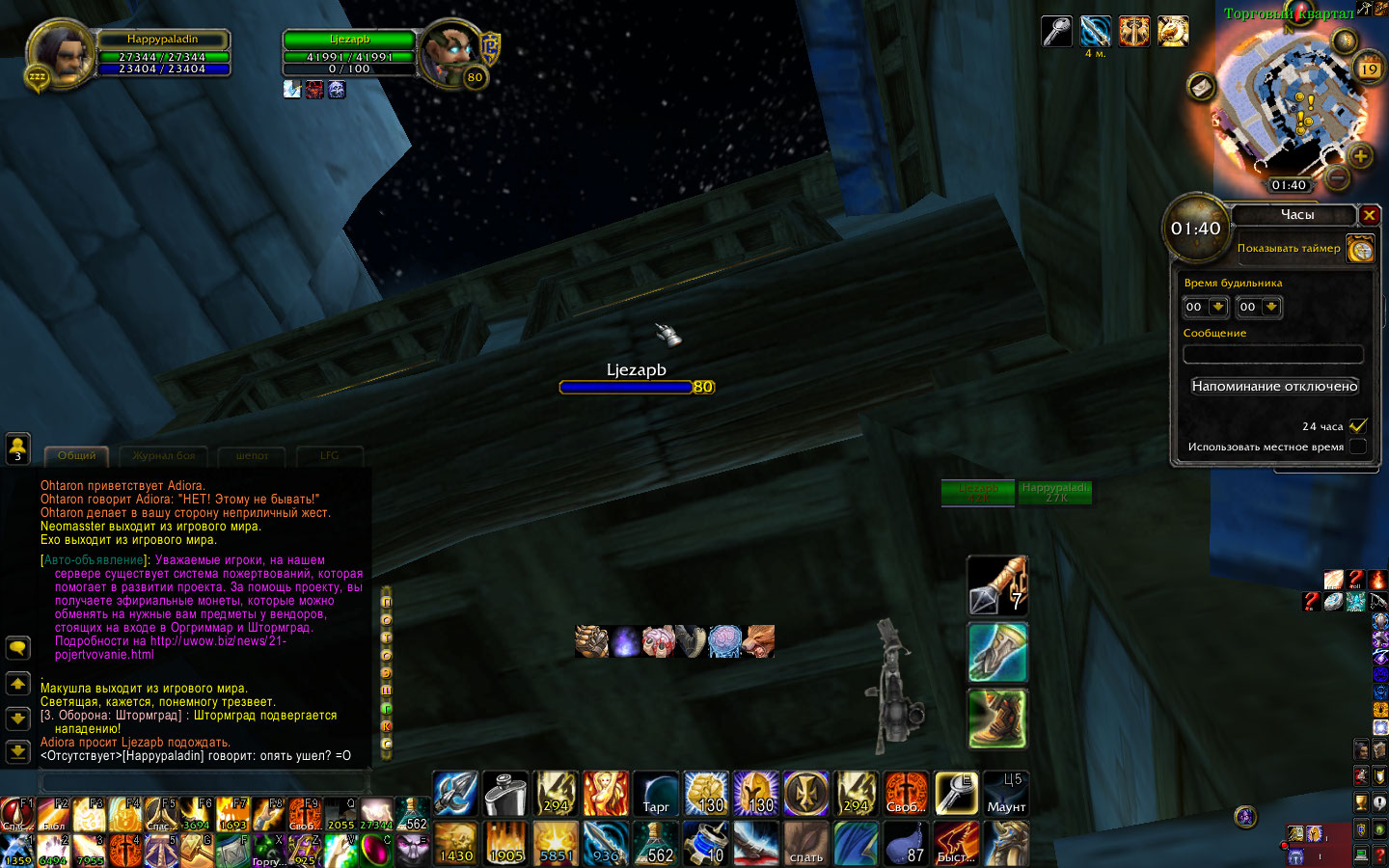Image resolution: width=1389 pixels, height=868 pixels.
Task: Enable Использовать местное время checkbox
Action: tap(1358, 447)
